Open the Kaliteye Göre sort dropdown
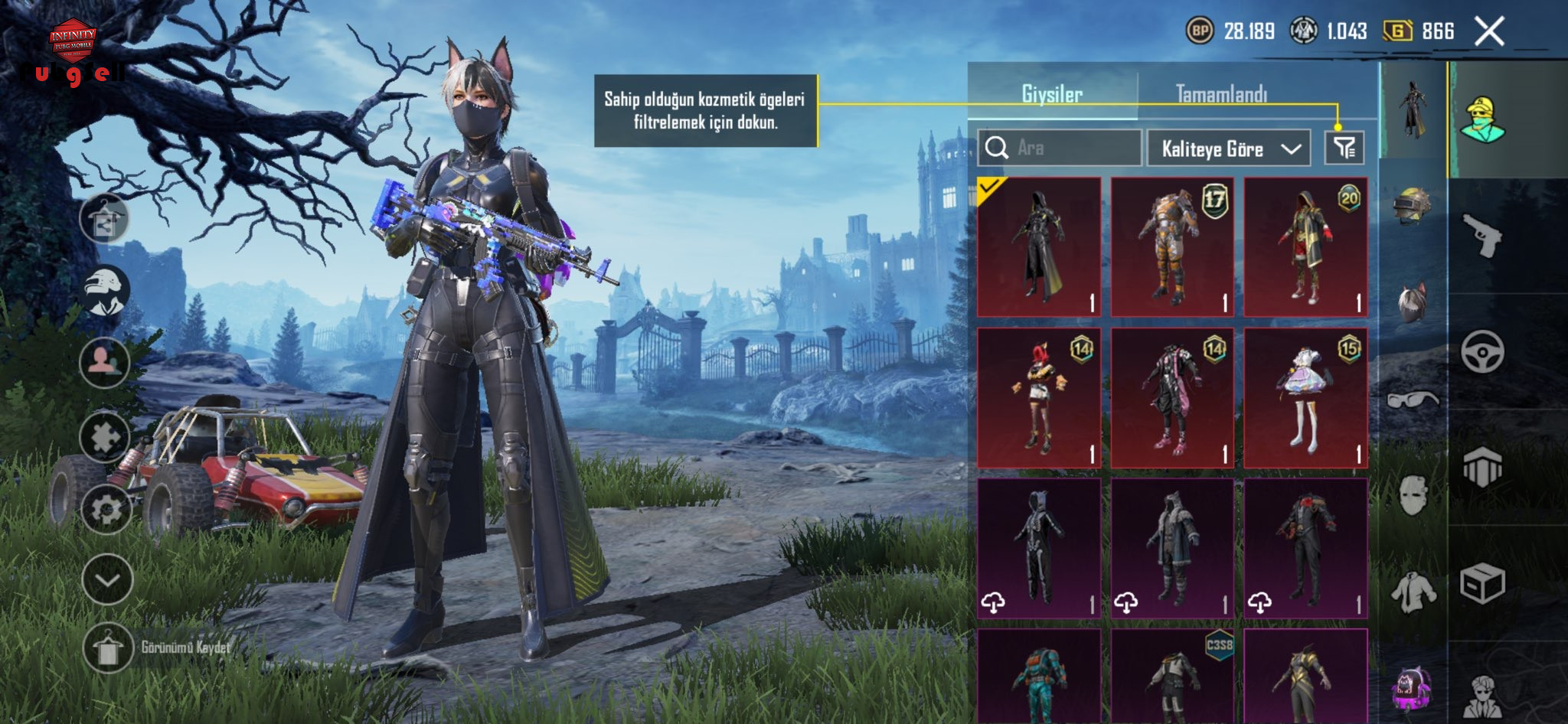This screenshot has width=1568, height=724. [1229, 148]
